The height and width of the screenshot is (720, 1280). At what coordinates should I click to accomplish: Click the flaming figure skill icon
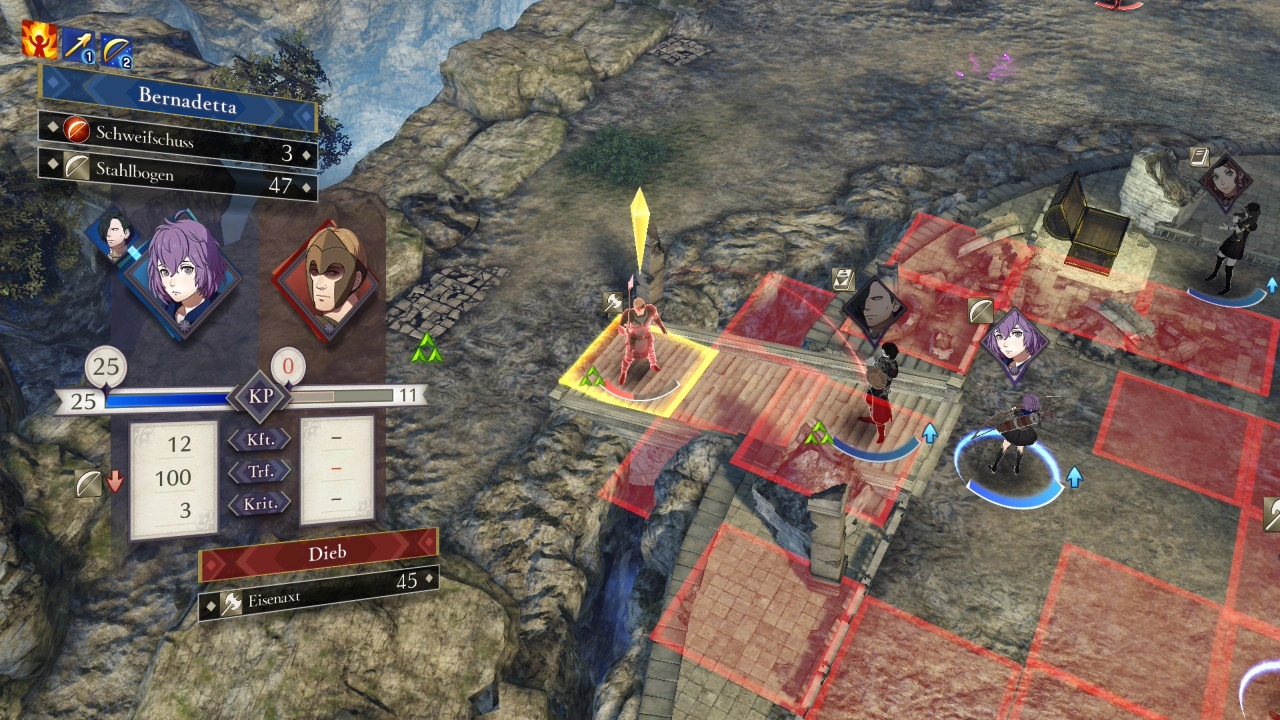pyautogui.click(x=39, y=39)
